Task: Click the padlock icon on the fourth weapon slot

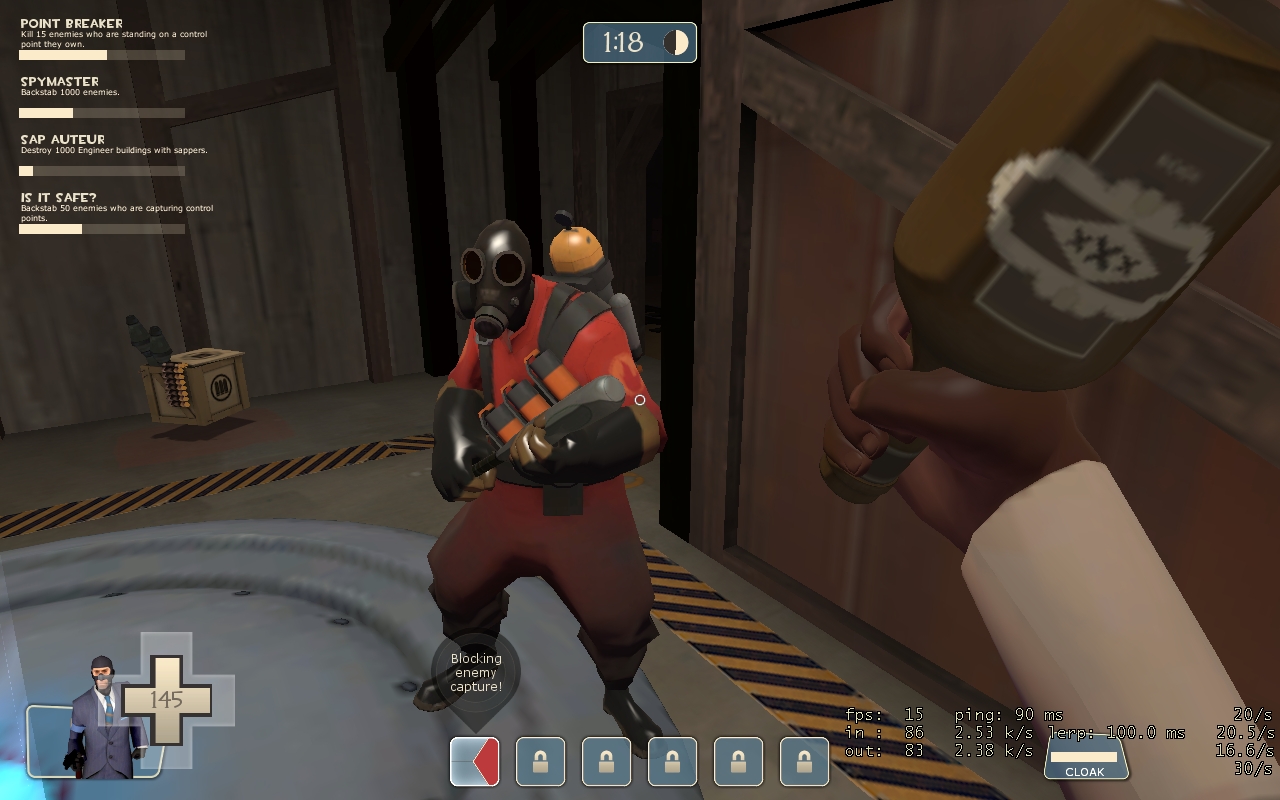Action: tap(672, 761)
